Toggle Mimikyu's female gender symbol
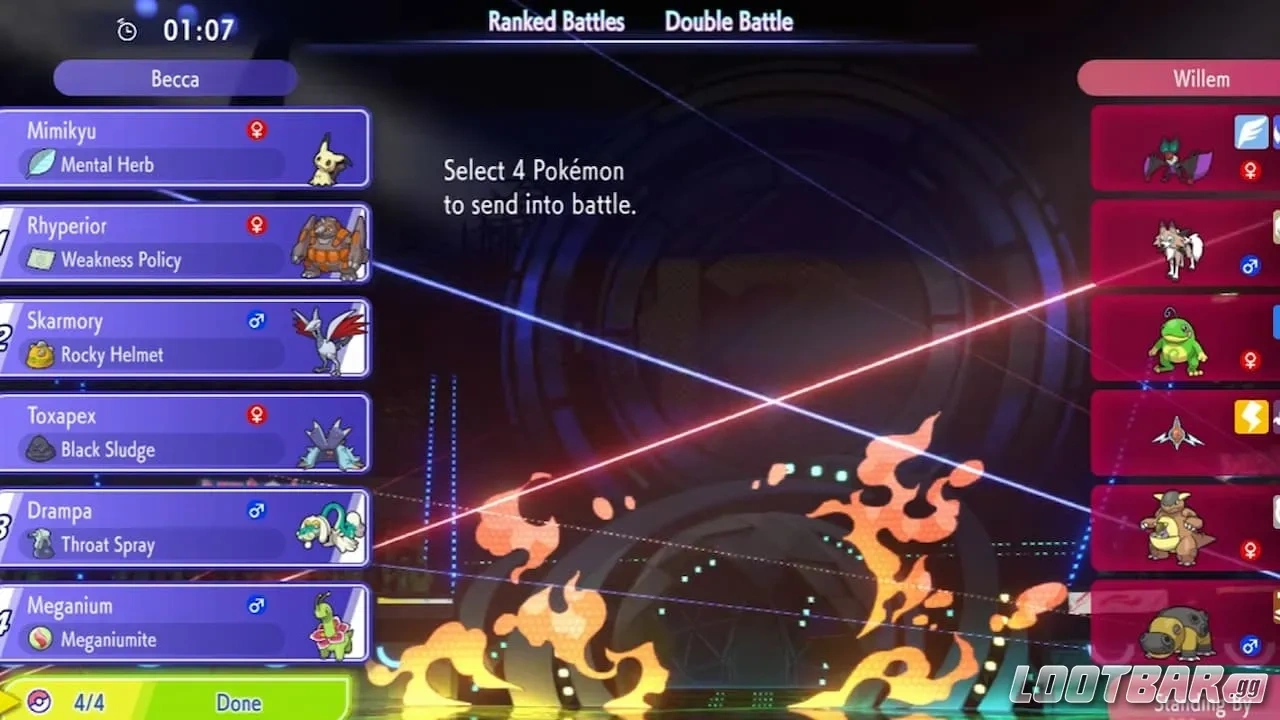Image resolution: width=1280 pixels, height=720 pixels. (x=257, y=130)
